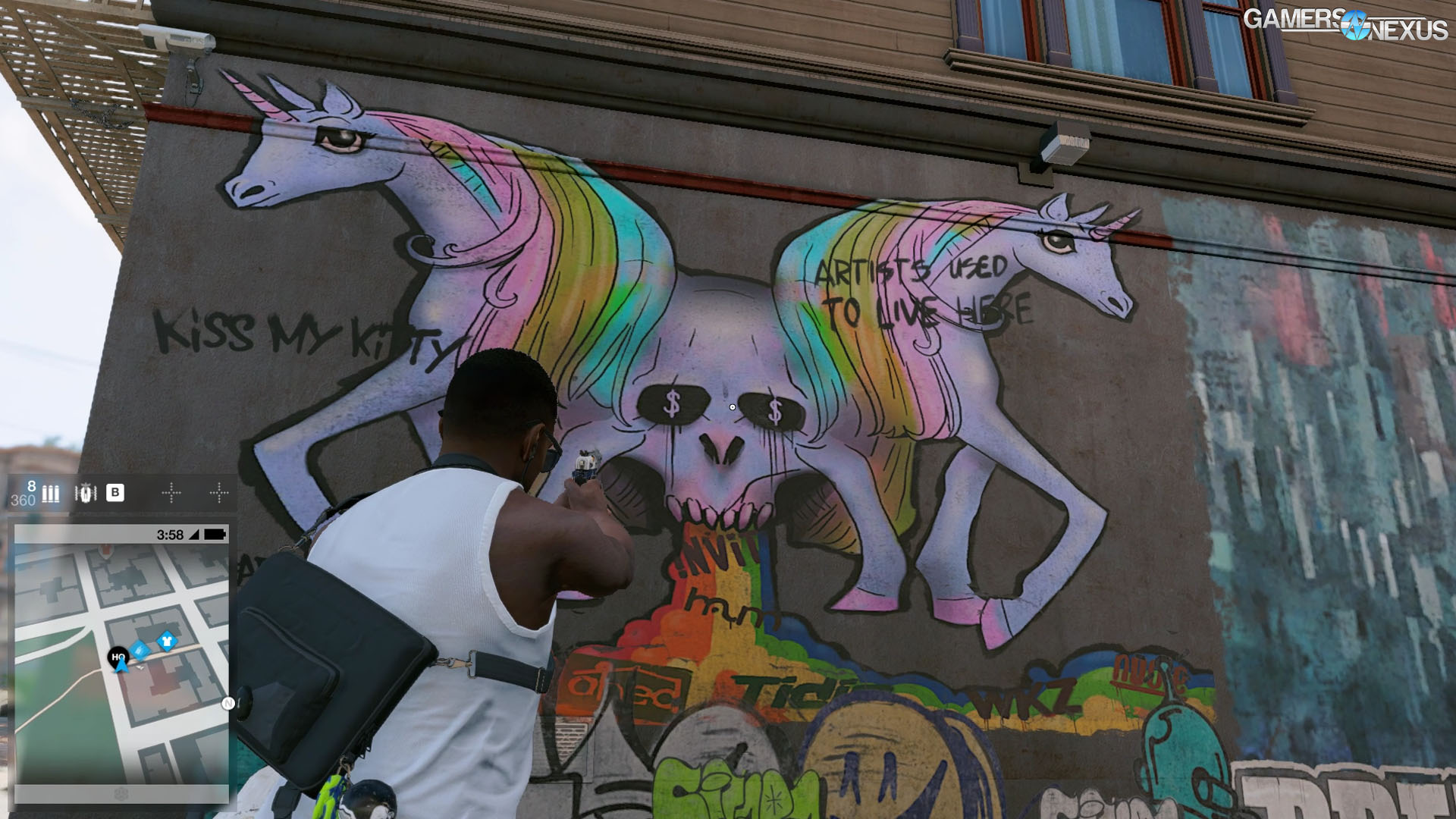The image size is (1456, 819).
Task: Select the spray paint shop icon on the minimap
Action: click(140, 651)
